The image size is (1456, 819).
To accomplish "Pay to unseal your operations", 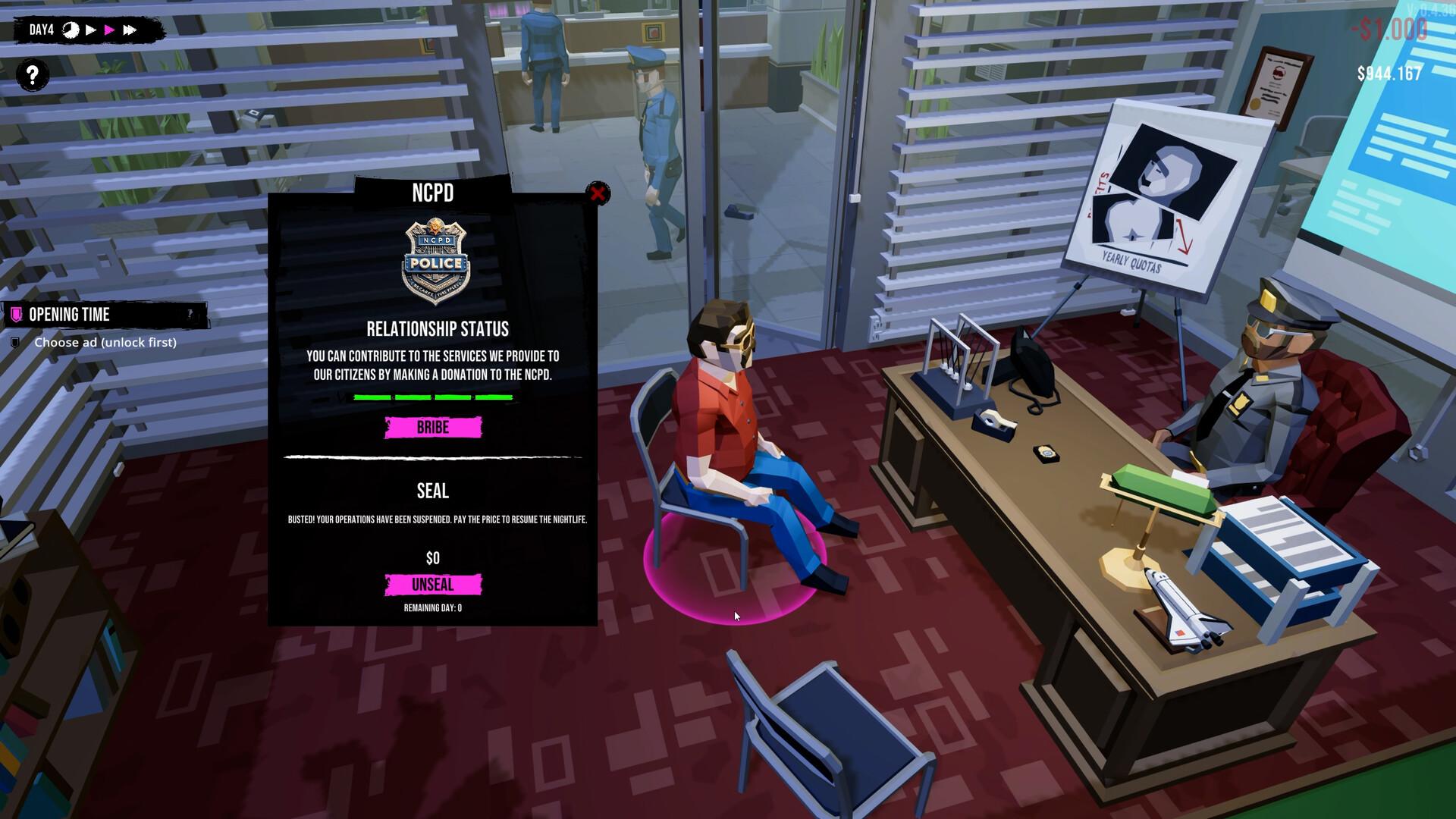I will (x=433, y=585).
